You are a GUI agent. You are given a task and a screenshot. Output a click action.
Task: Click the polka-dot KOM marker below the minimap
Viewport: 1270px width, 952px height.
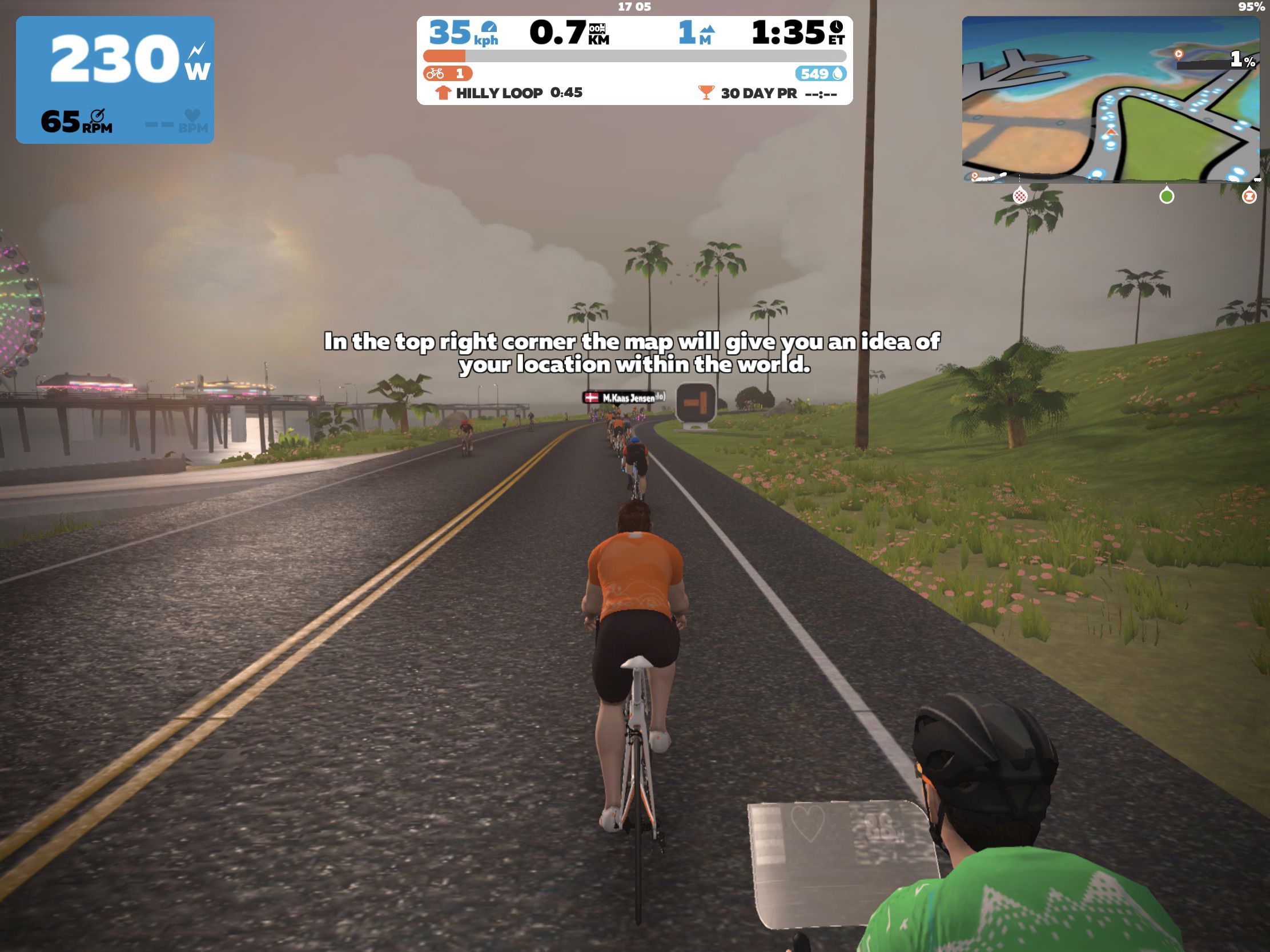tap(1020, 196)
